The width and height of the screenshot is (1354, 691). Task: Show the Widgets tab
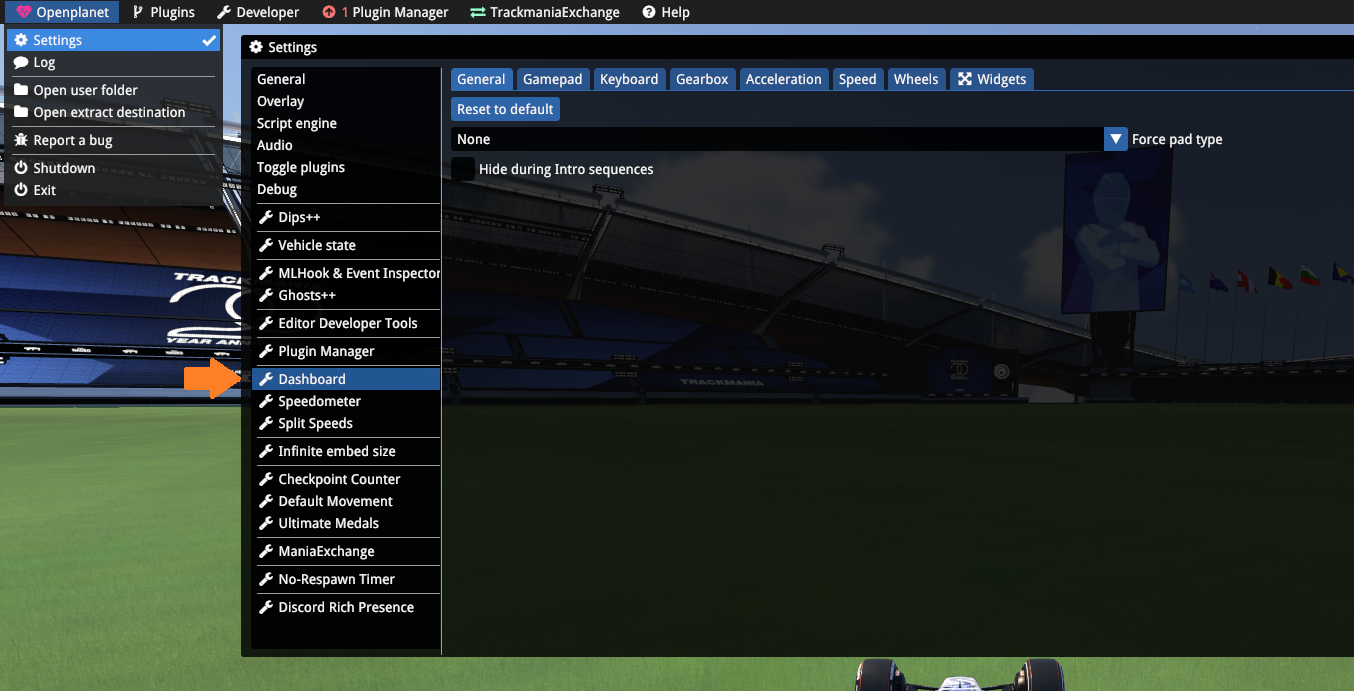pyautogui.click(x=992, y=79)
